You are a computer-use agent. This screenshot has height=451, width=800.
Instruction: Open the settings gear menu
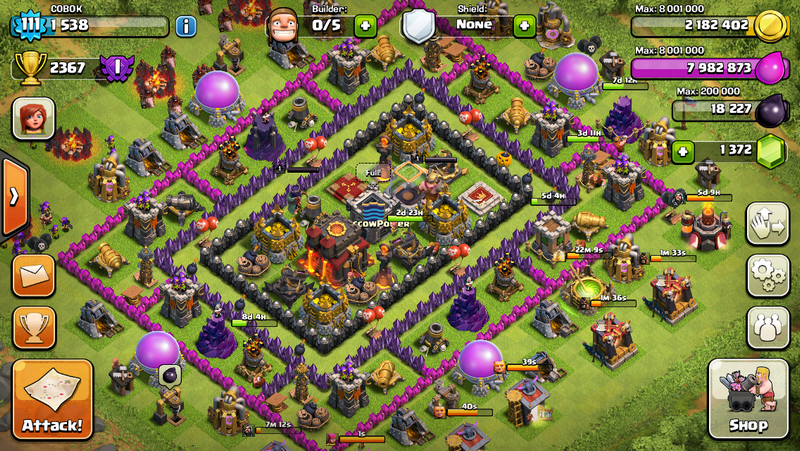[x=766, y=274]
